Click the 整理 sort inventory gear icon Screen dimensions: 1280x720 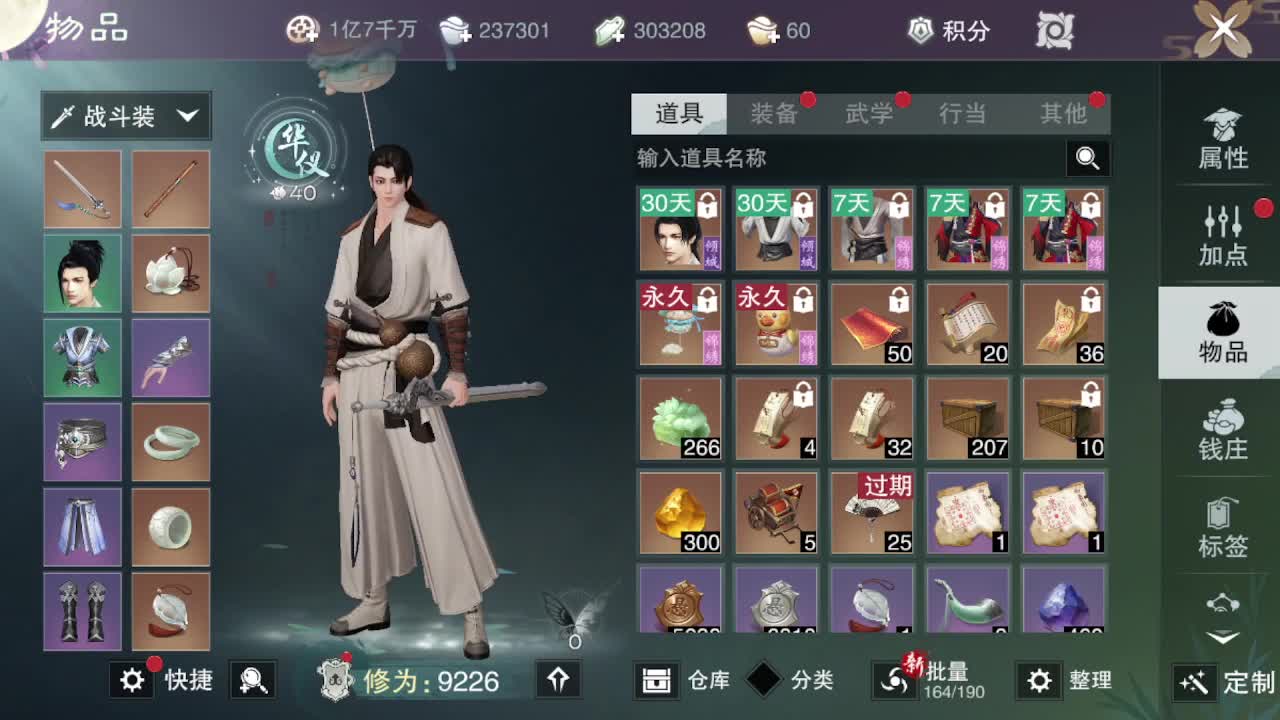(x=1040, y=679)
